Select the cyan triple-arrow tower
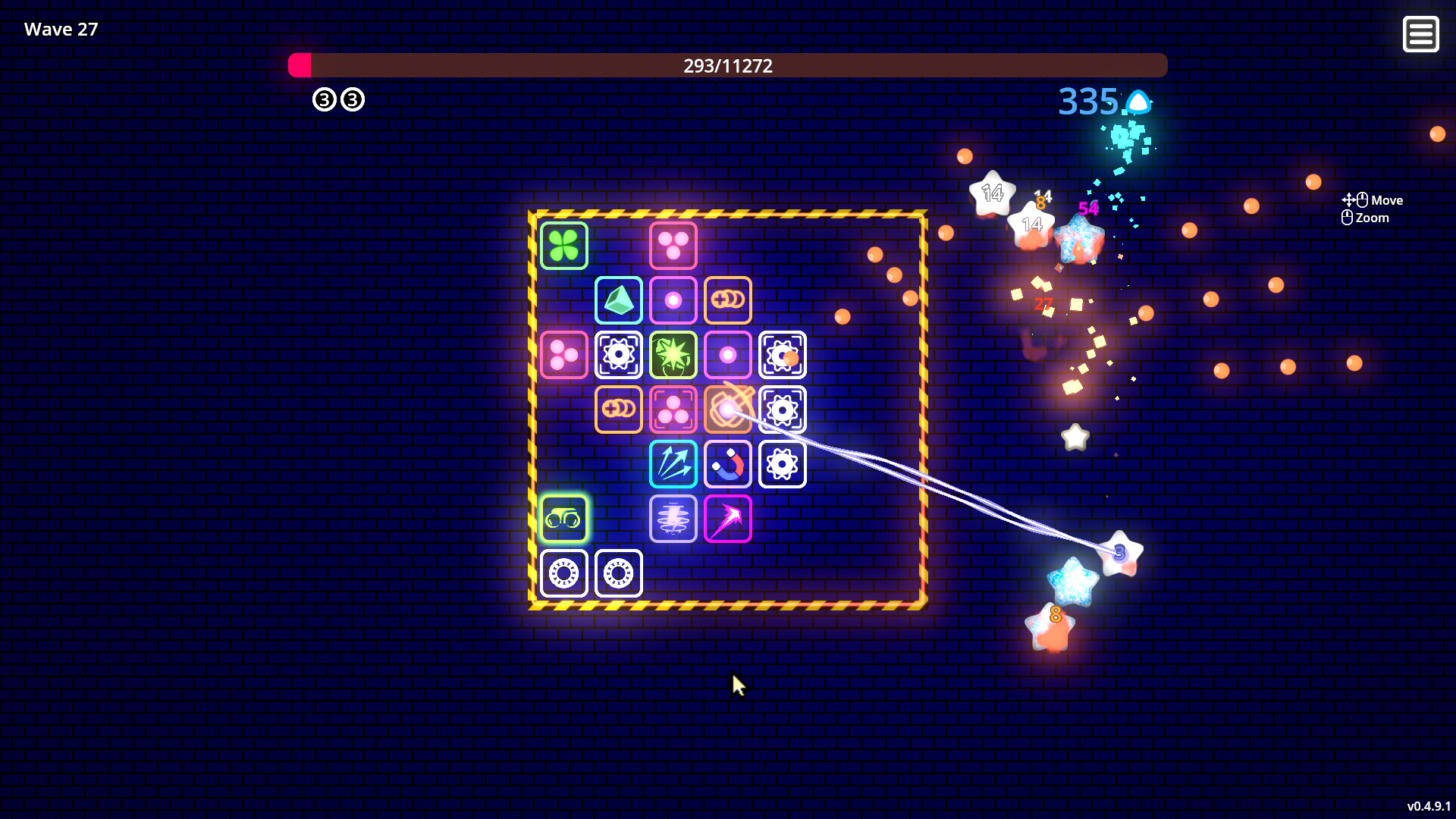 pyautogui.click(x=673, y=463)
